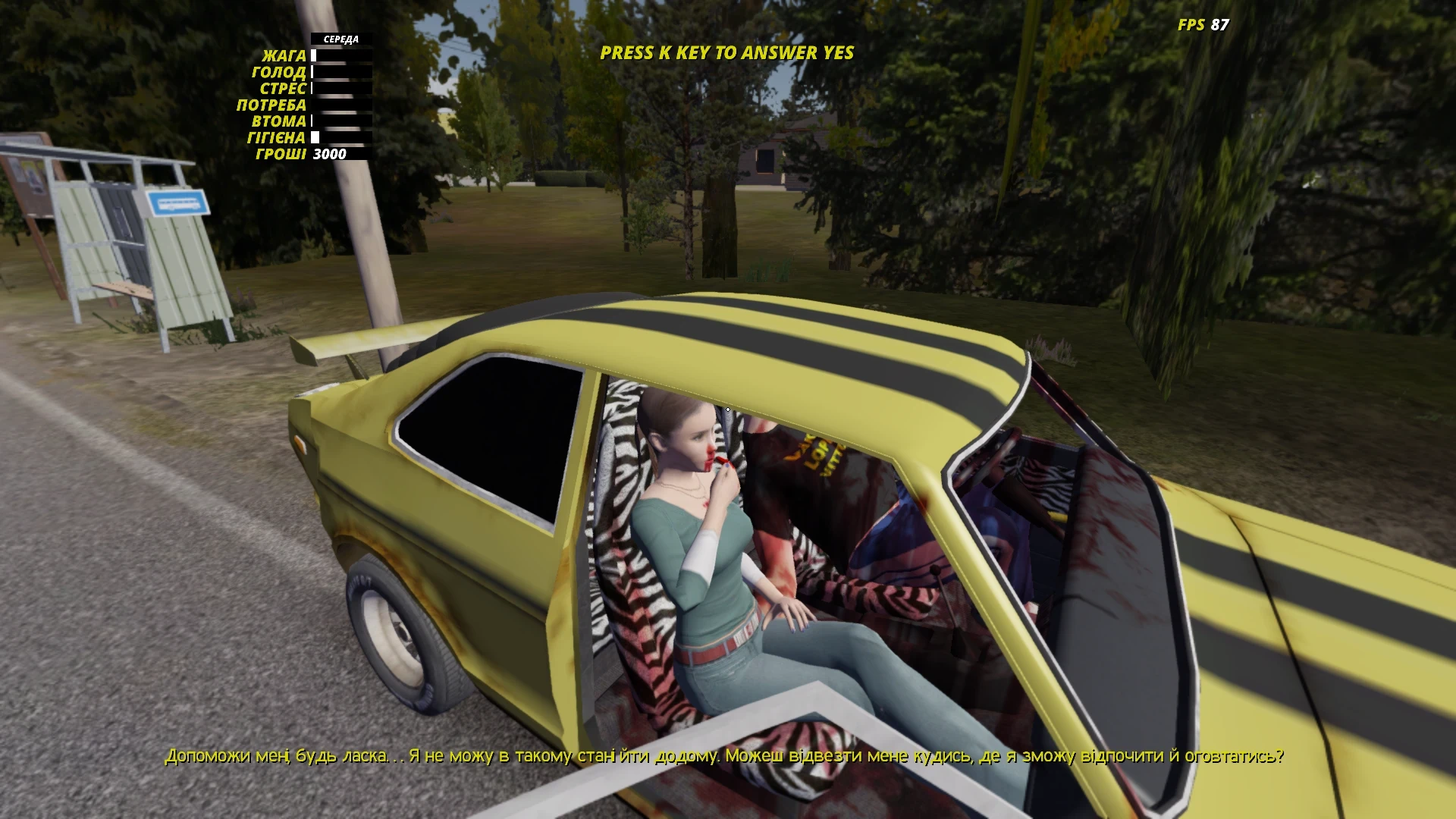Click PRESS K KEY TO ANSWER YES prompt
The height and width of the screenshot is (819, 1456).
[726, 54]
